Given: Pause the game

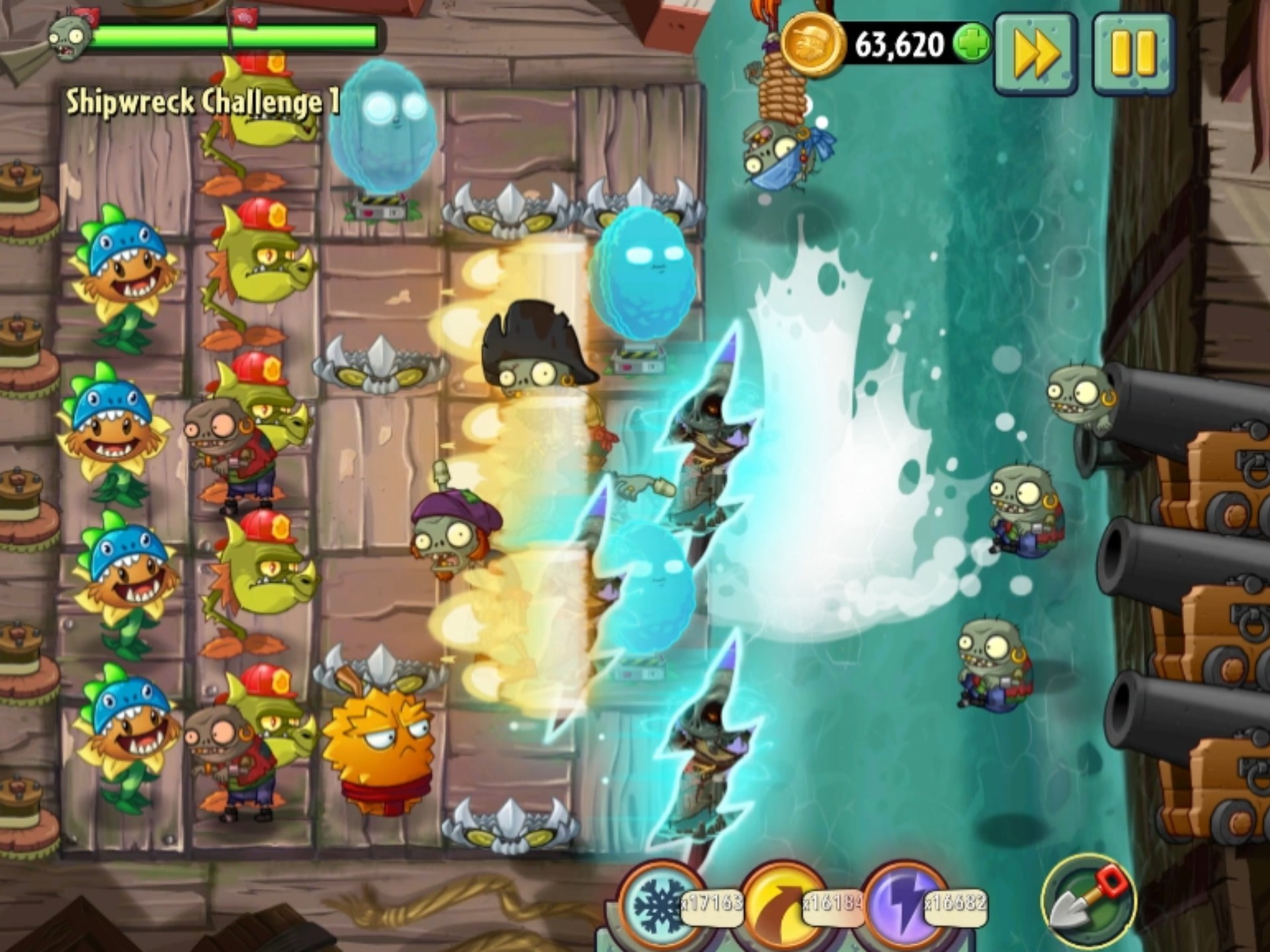Looking at the screenshot, I should [1132, 53].
